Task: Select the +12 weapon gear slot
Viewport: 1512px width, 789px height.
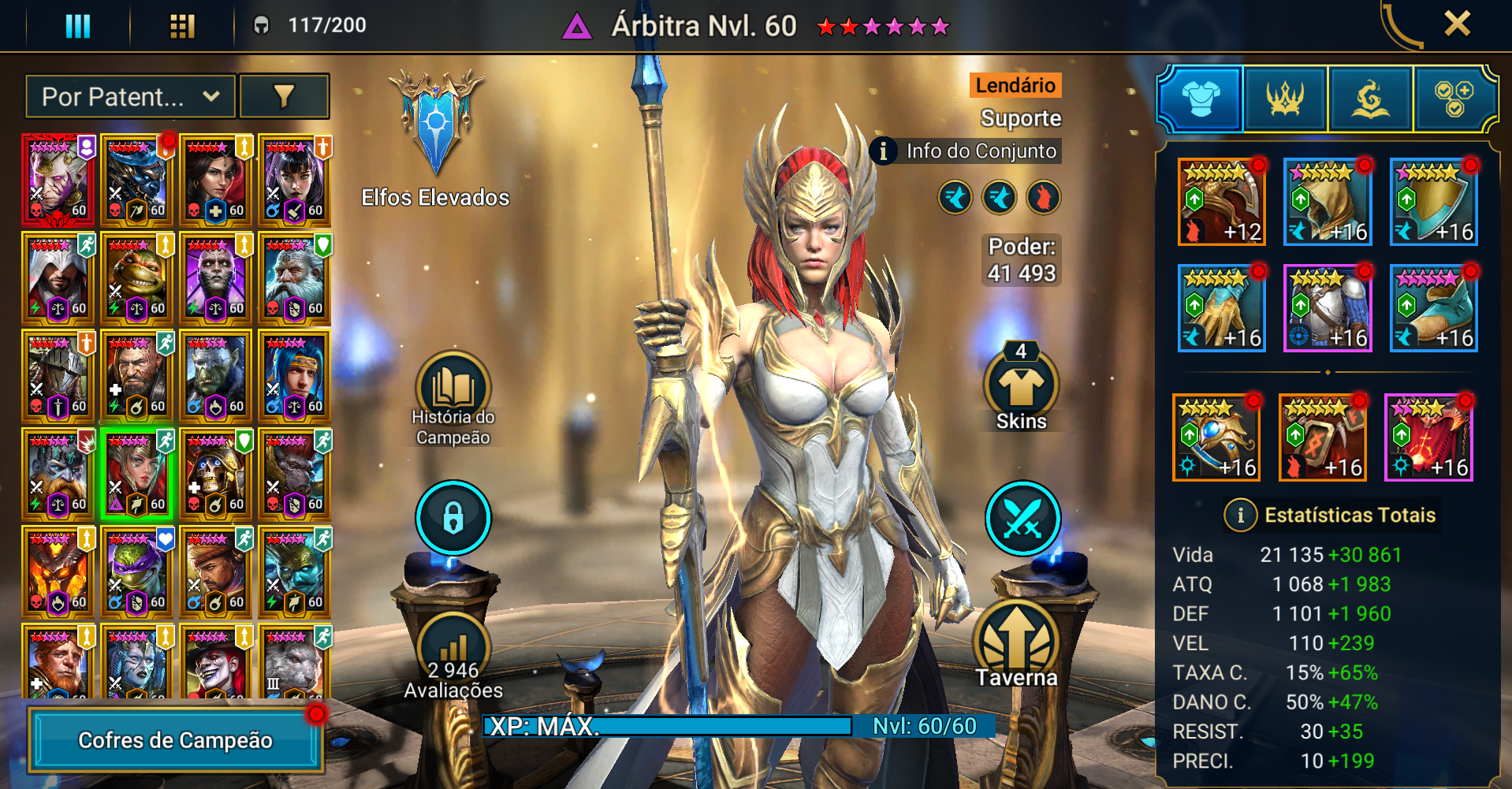Action: coord(1221,202)
